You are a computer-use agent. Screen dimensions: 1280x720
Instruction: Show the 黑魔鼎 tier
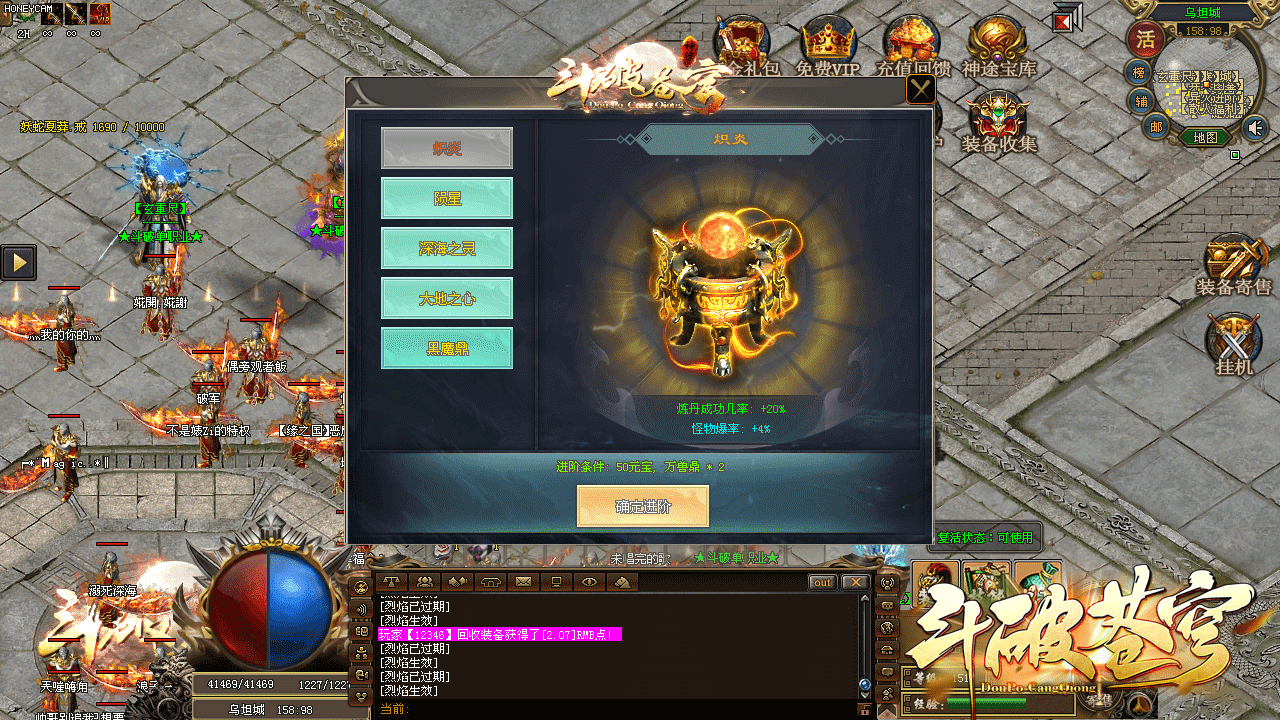tap(447, 348)
